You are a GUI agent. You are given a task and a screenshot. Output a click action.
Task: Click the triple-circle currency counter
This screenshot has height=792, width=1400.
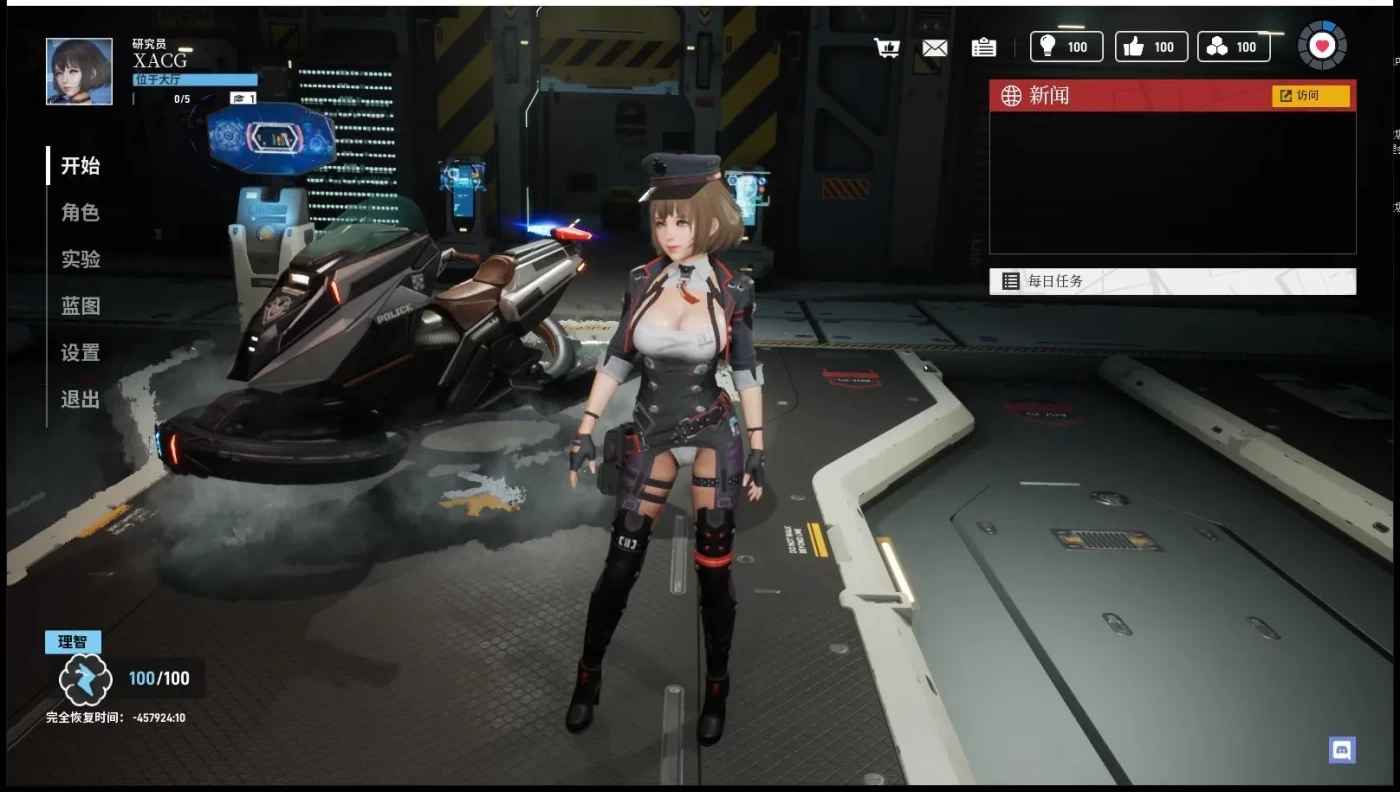(1233, 47)
